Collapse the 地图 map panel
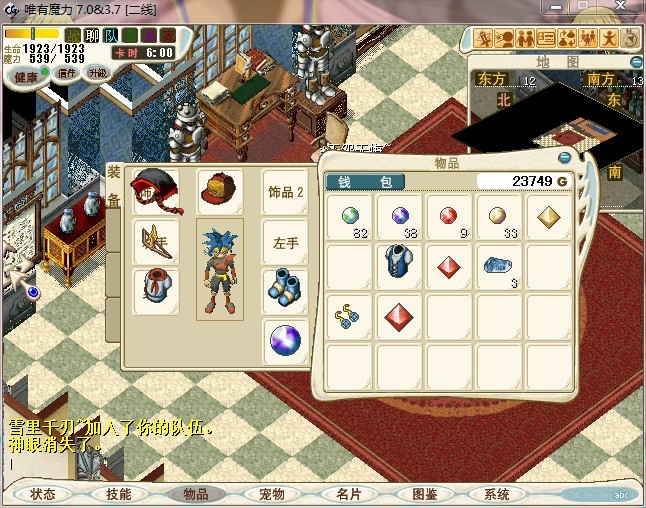 [x=637, y=62]
